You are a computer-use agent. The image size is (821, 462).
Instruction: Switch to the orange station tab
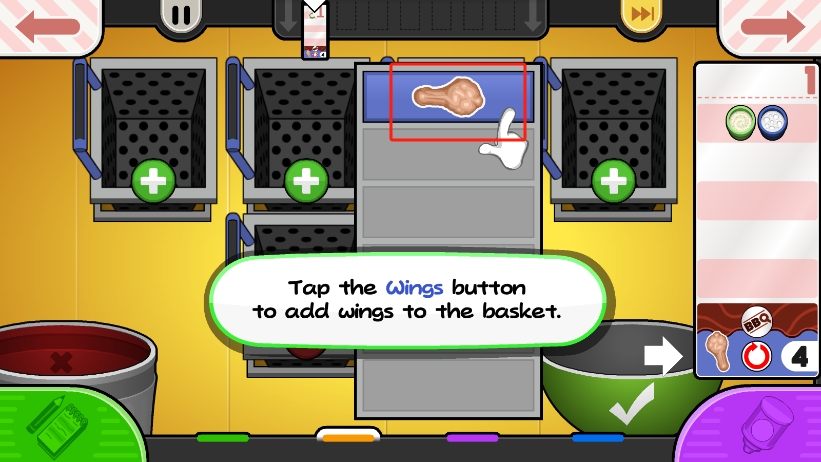pos(347,438)
